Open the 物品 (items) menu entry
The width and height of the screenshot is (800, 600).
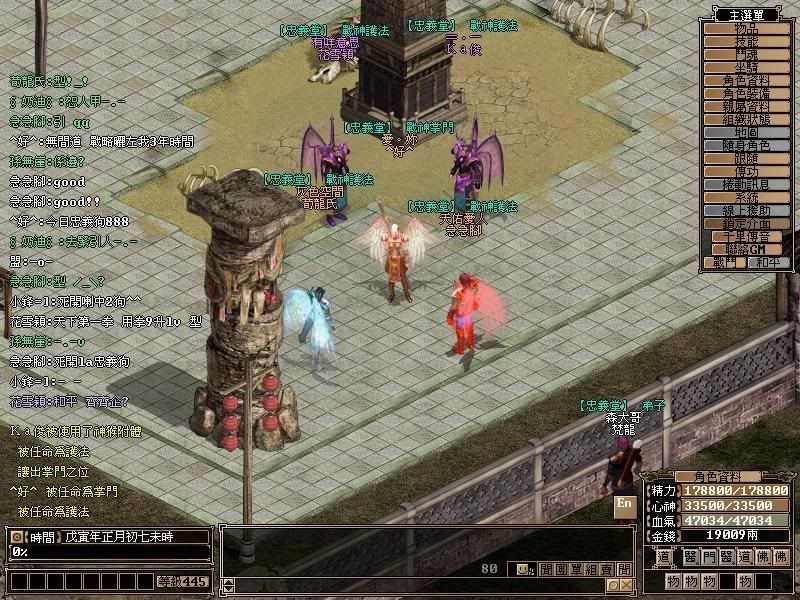point(748,29)
